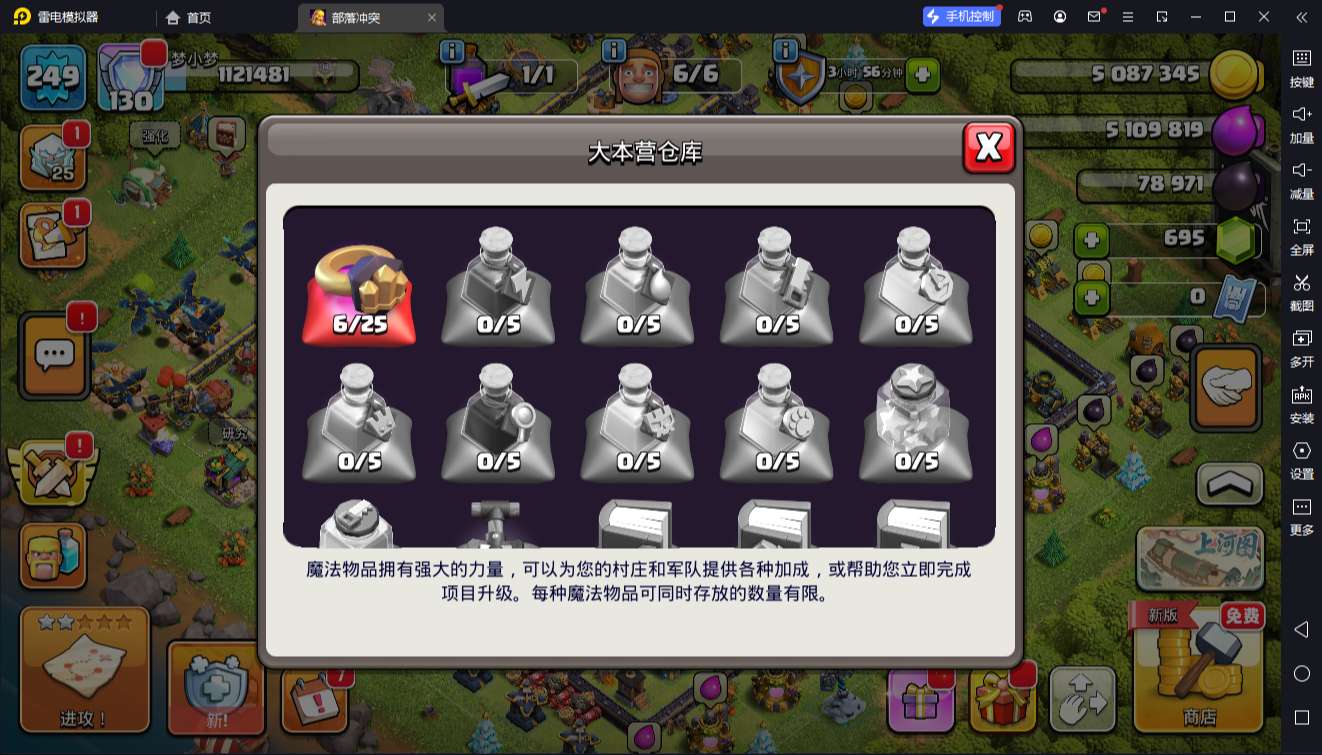Image resolution: width=1322 pixels, height=755 pixels.
Task: Enable the 手机控制 phone control mode
Action: click(x=961, y=16)
